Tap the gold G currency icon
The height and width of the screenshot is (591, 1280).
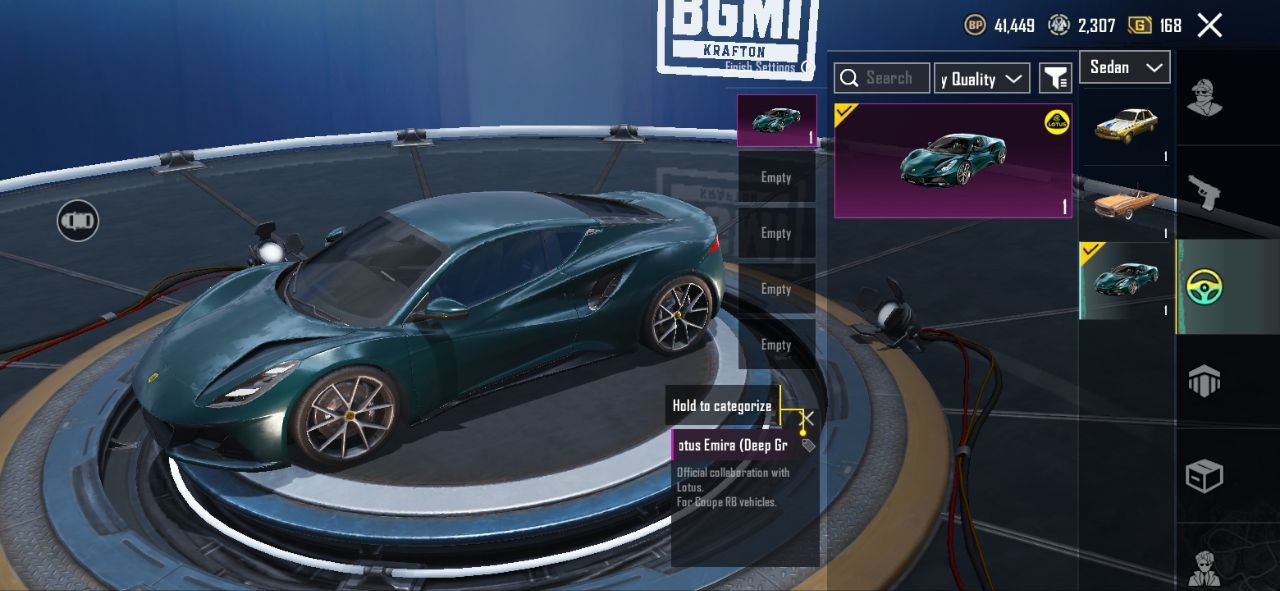click(1139, 26)
